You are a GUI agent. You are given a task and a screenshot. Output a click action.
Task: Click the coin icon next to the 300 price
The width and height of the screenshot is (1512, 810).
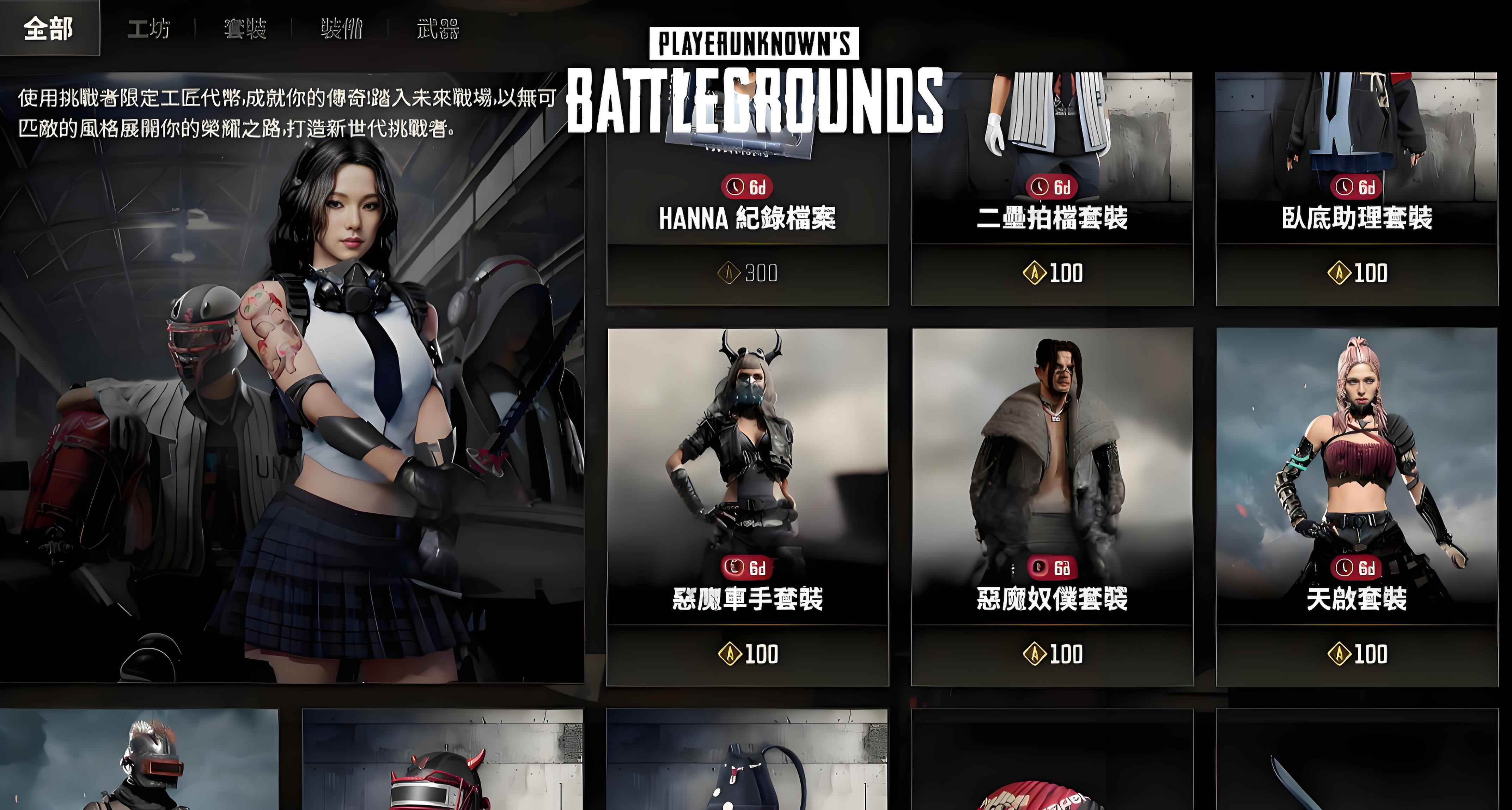(x=730, y=271)
